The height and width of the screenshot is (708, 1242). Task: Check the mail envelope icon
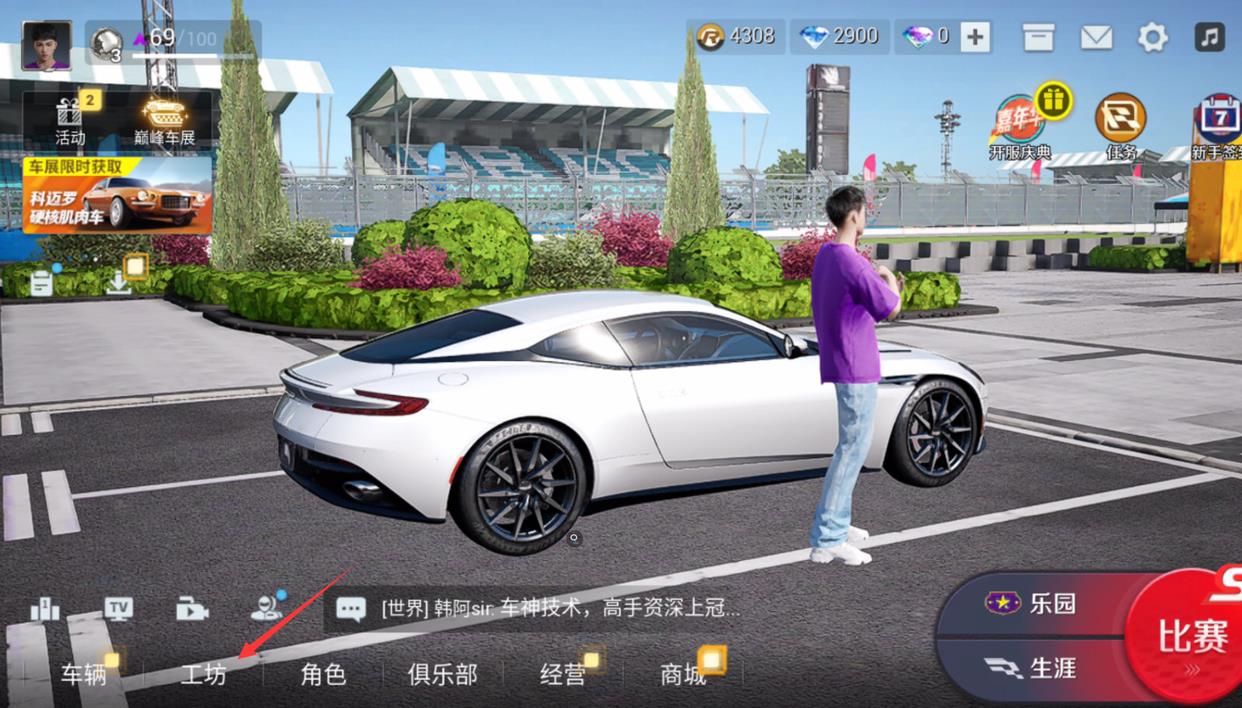tap(1096, 38)
